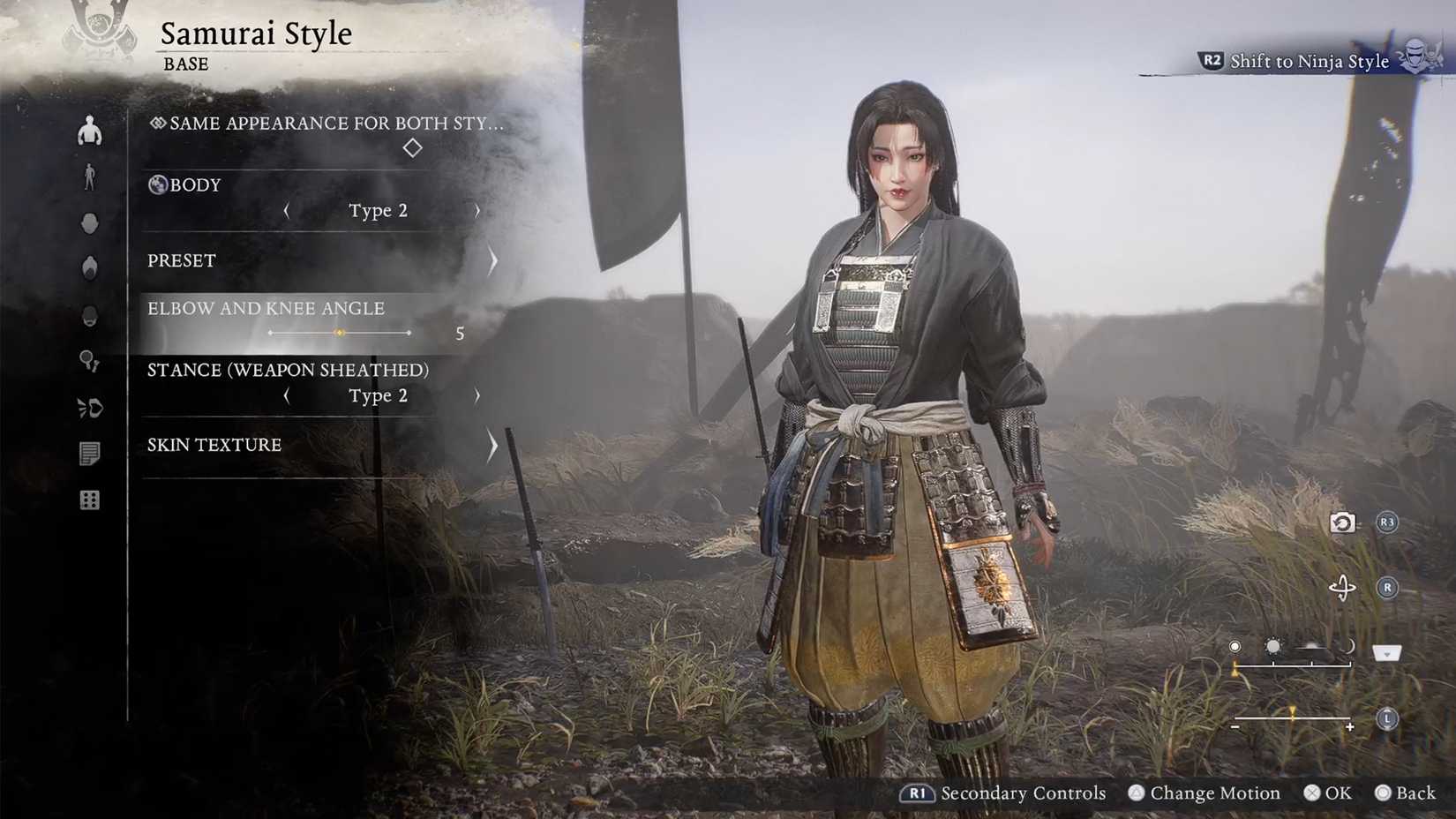Click the dice randomize icon
The image size is (1456, 819).
tap(90, 500)
